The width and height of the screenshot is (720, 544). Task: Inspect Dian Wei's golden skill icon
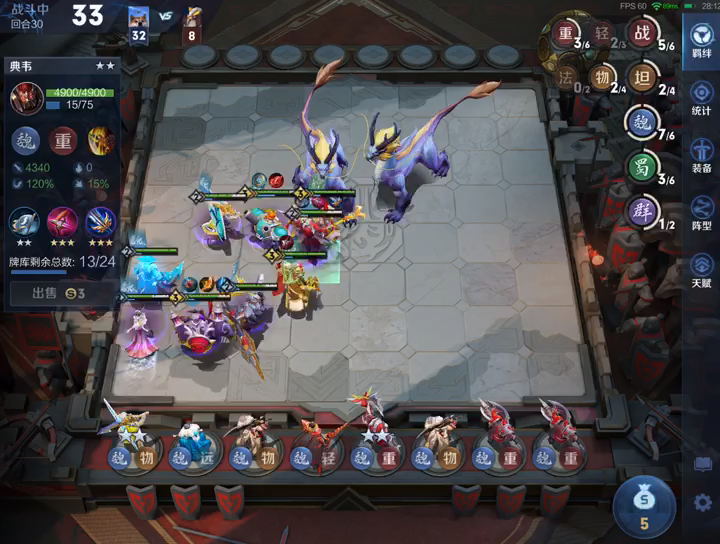coord(100,140)
